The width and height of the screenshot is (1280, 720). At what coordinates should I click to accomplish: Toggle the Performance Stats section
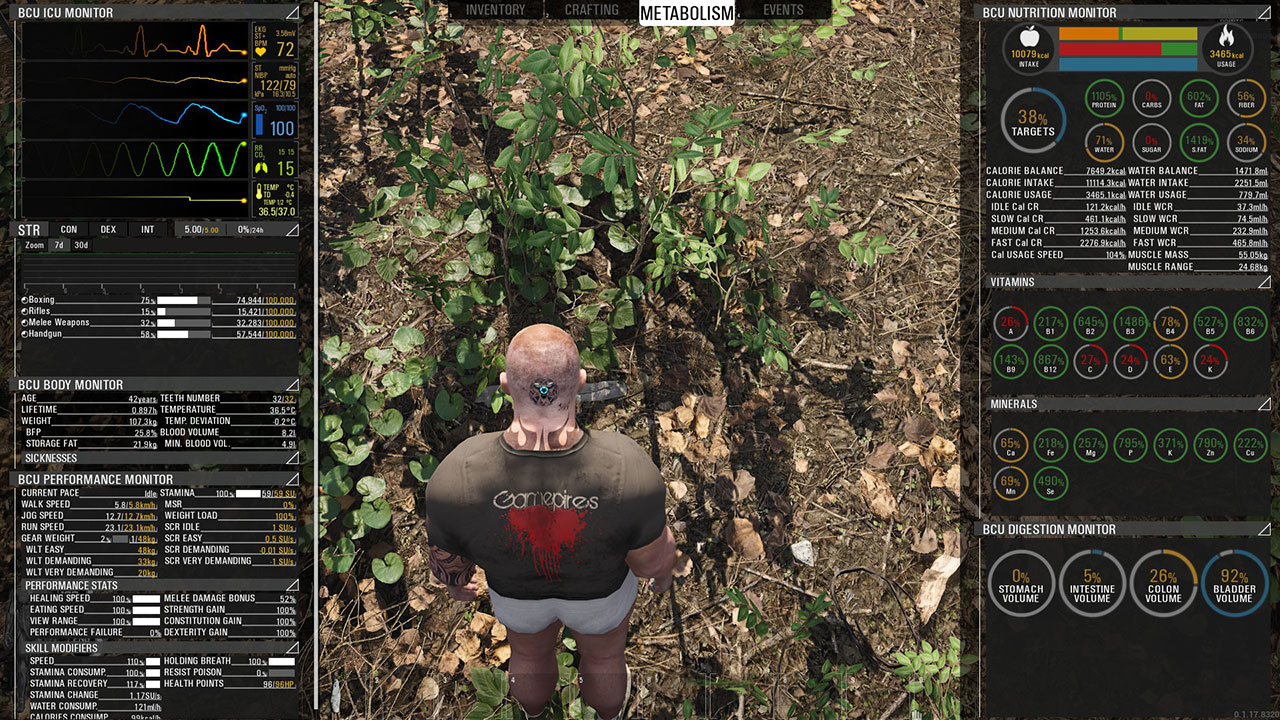(292, 585)
